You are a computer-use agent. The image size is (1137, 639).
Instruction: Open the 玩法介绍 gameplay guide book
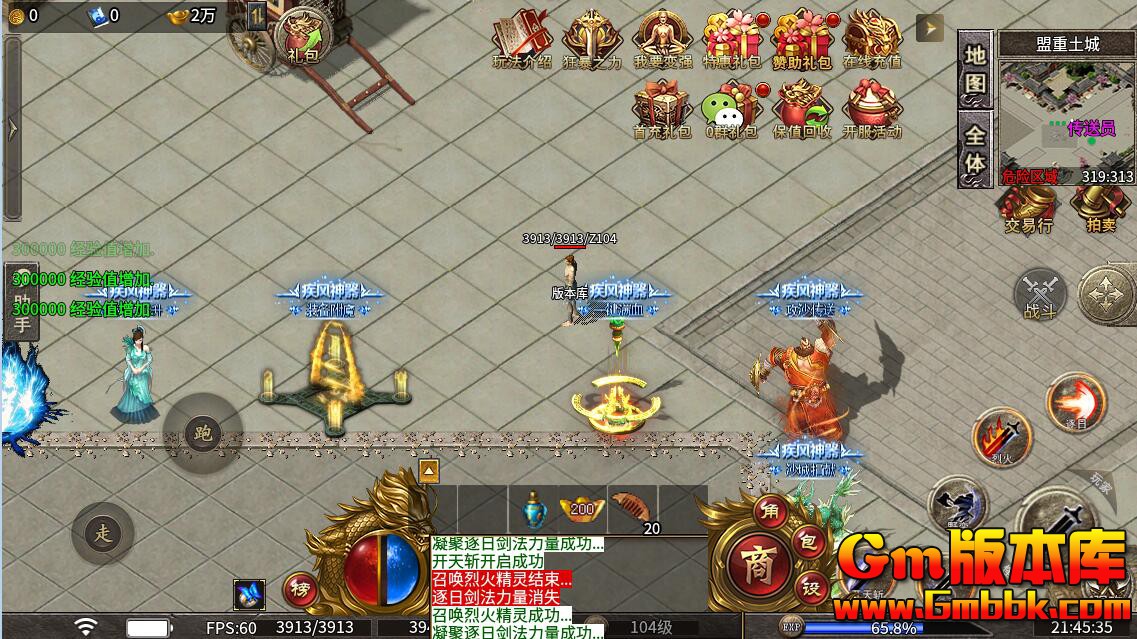[x=522, y=38]
